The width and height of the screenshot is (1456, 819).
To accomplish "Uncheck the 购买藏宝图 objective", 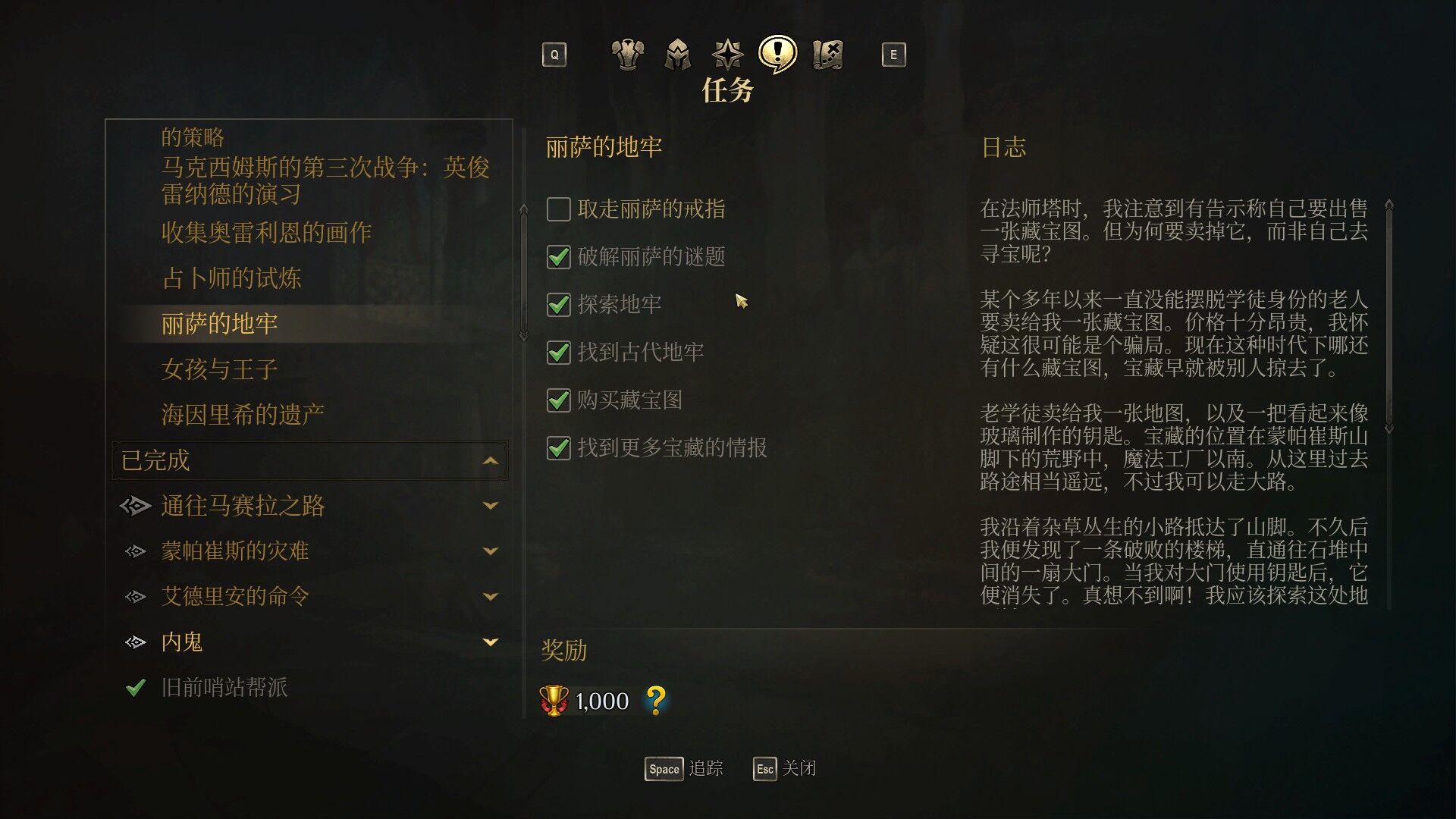I will click(x=557, y=401).
